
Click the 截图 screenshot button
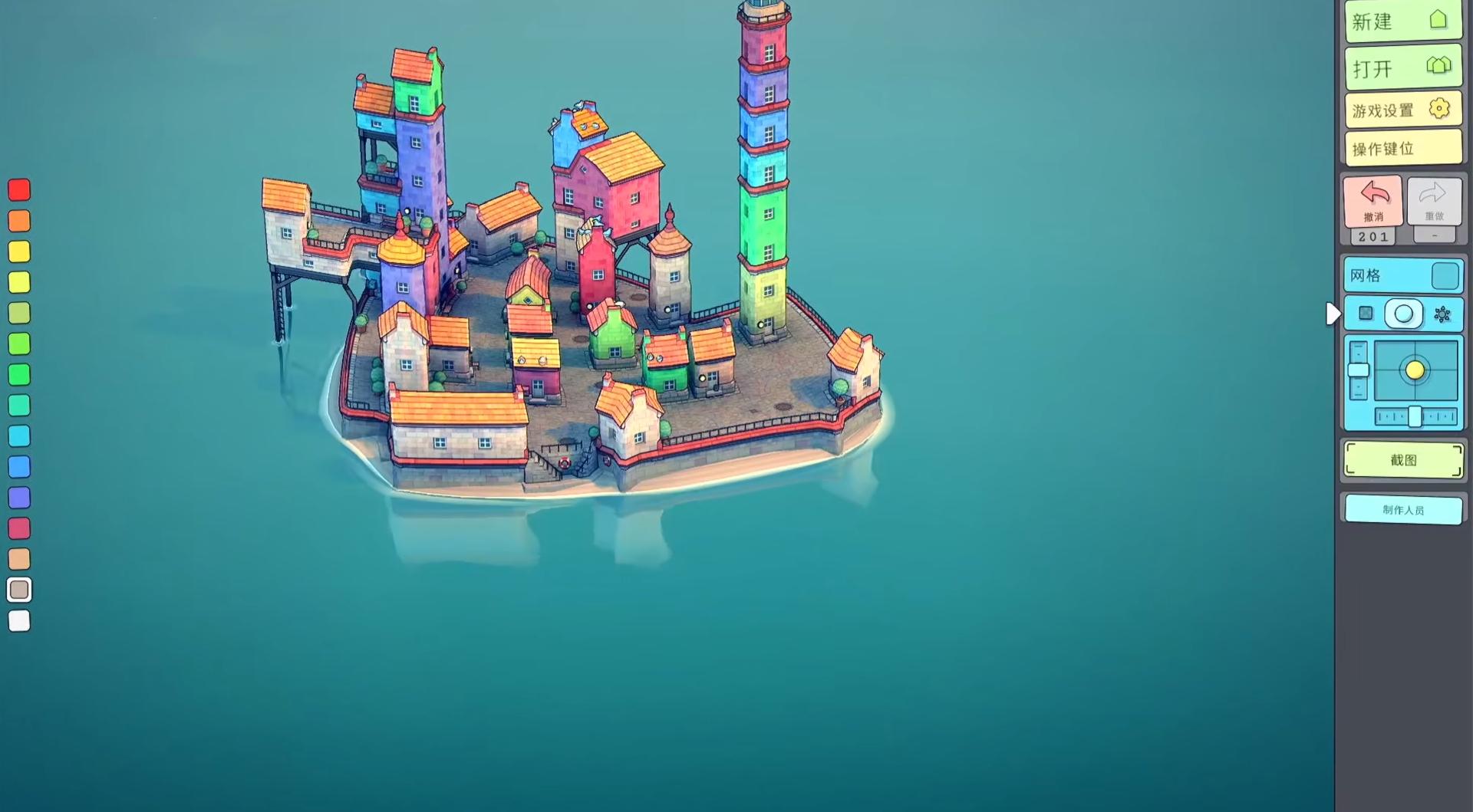pyautogui.click(x=1402, y=460)
